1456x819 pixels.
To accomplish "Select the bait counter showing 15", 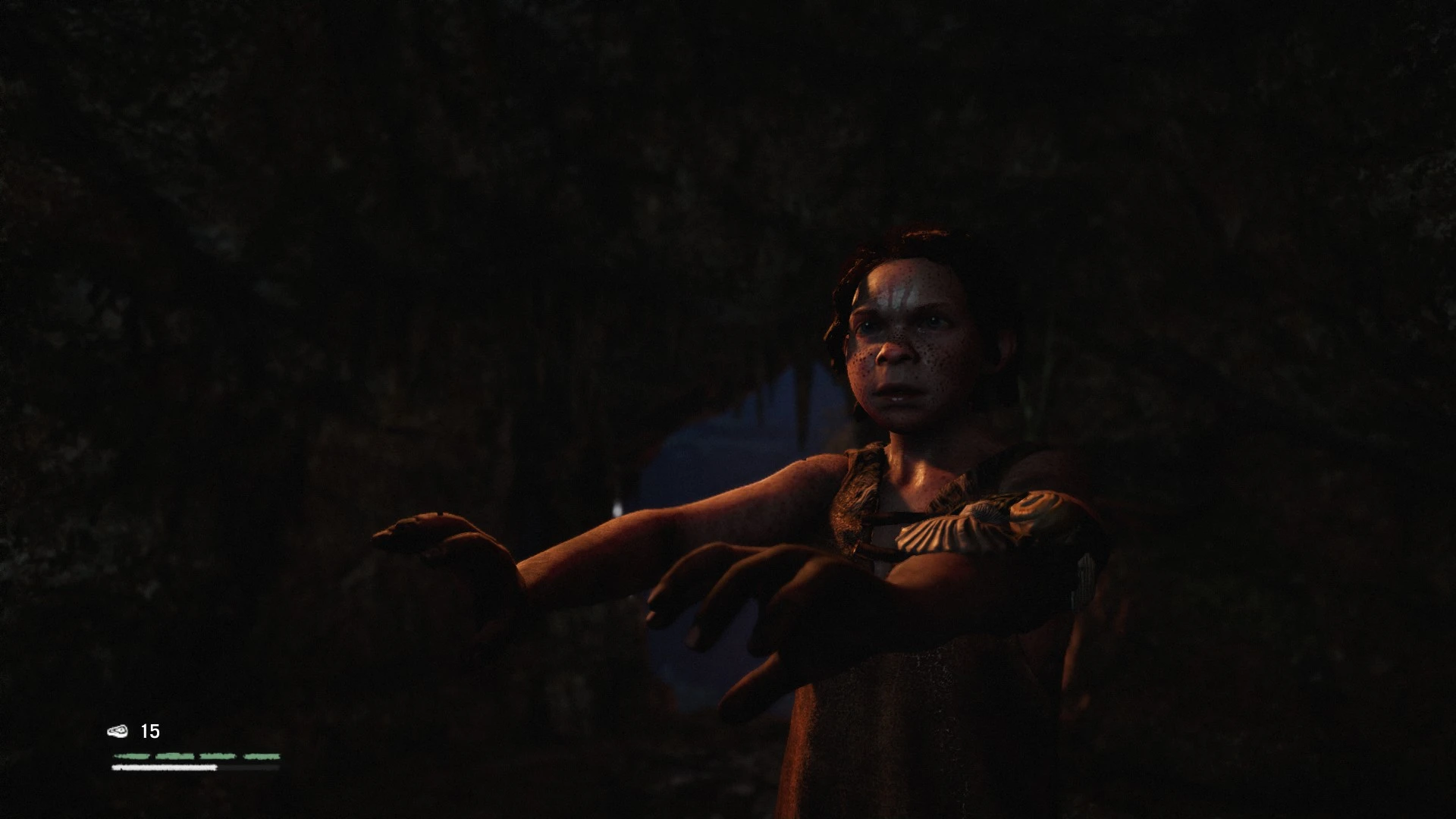I will (150, 732).
